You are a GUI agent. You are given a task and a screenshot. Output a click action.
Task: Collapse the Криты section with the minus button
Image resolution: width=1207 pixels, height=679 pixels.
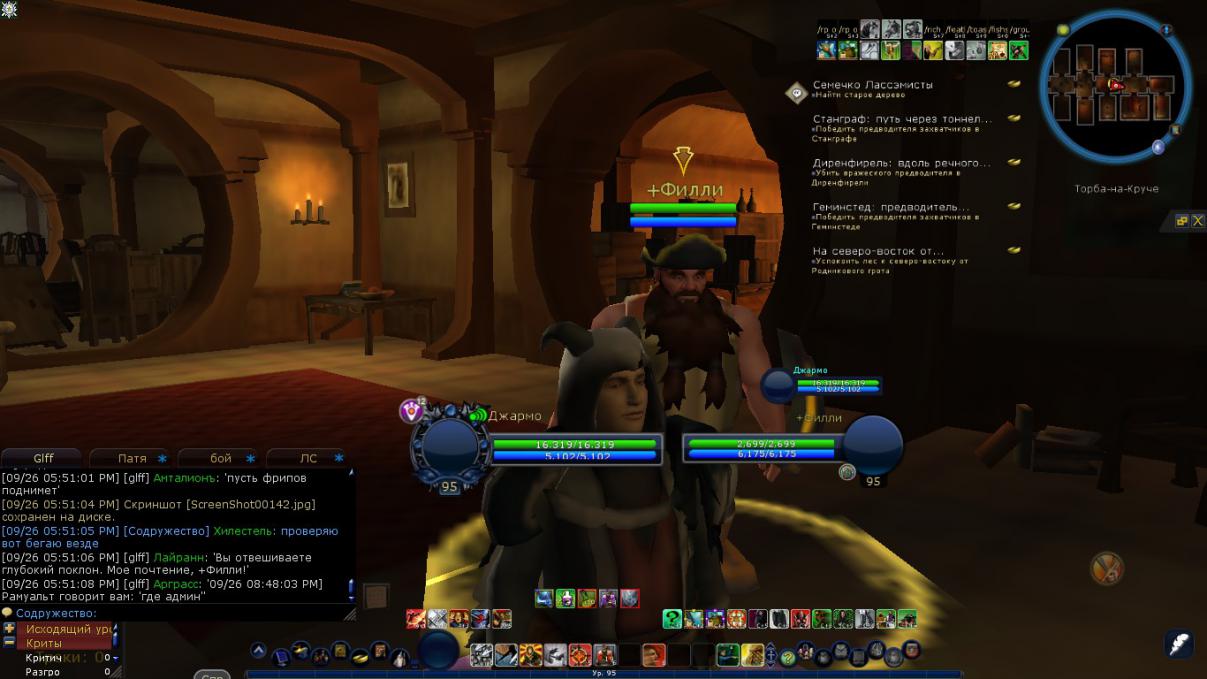pyautogui.click(x=10, y=643)
